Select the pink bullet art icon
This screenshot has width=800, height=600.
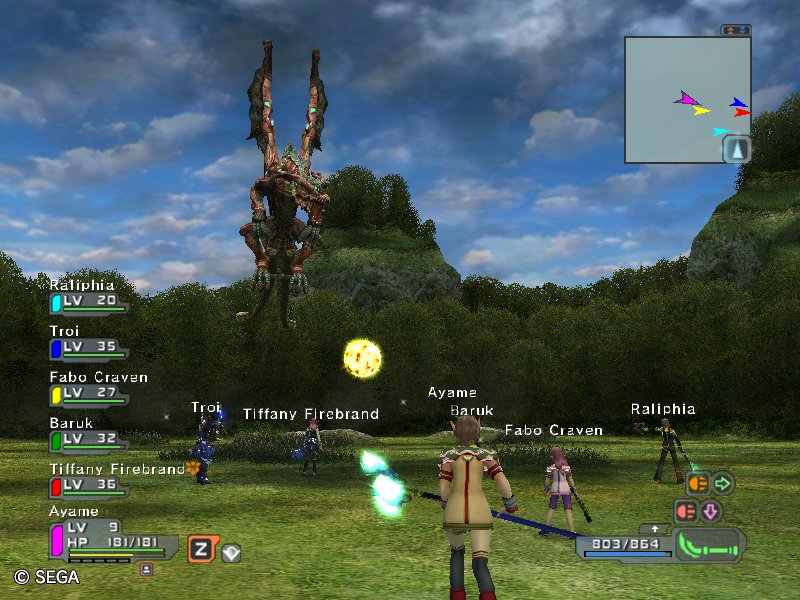pos(687,511)
